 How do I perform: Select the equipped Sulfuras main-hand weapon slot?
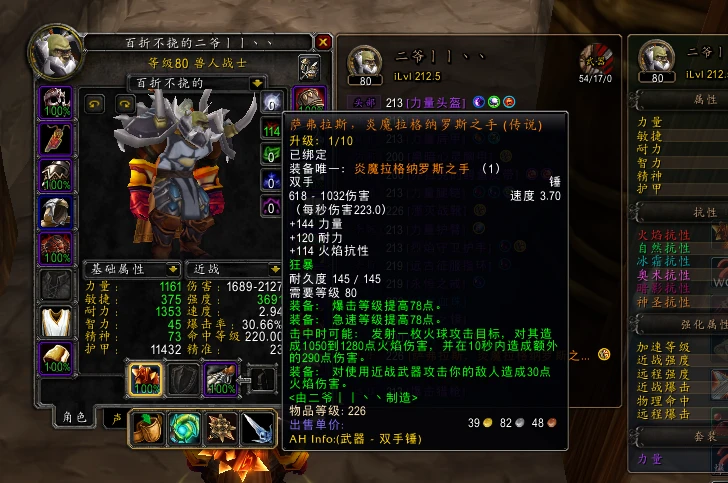pos(143,378)
